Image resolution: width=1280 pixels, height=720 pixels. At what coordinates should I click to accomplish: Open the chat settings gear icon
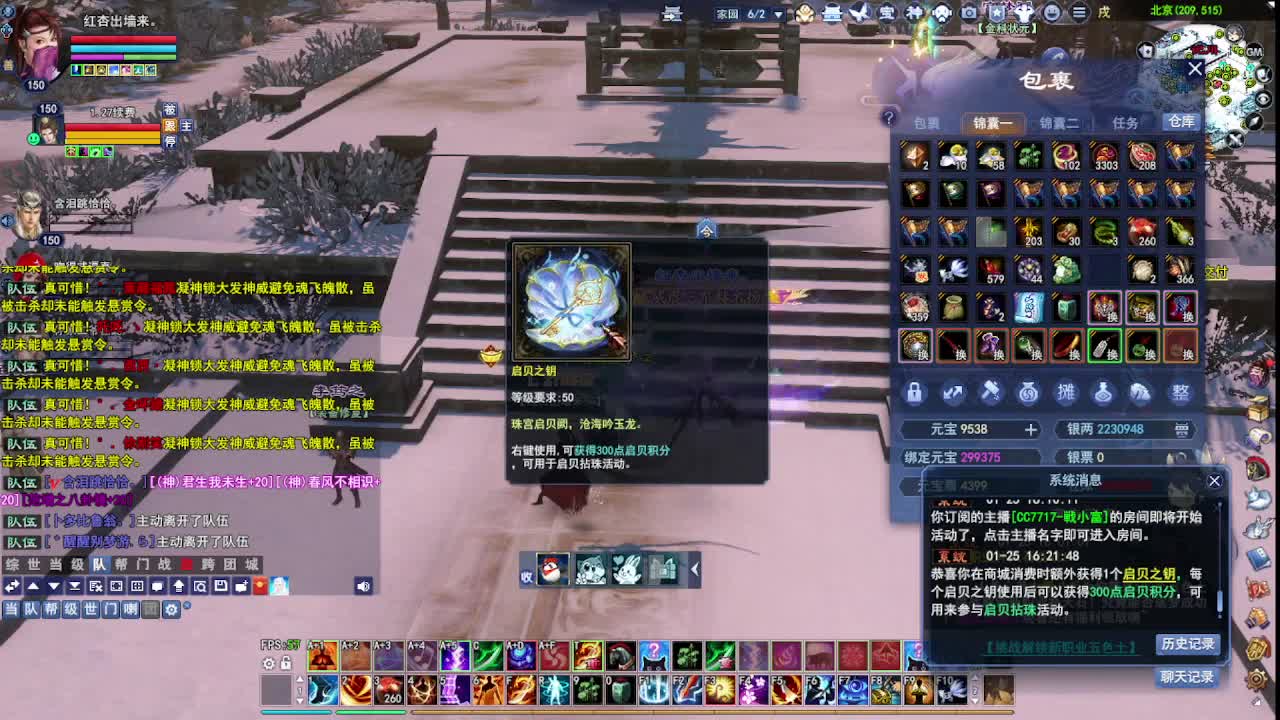(x=172, y=610)
